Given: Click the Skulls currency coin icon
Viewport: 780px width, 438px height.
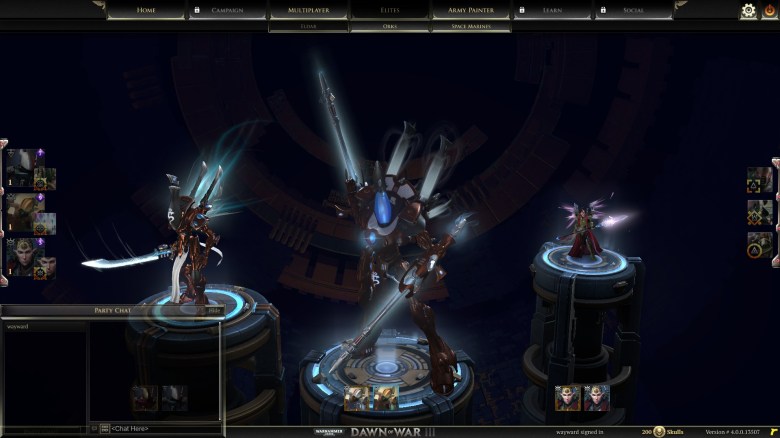Looking at the screenshot, I should coord(660,431).
